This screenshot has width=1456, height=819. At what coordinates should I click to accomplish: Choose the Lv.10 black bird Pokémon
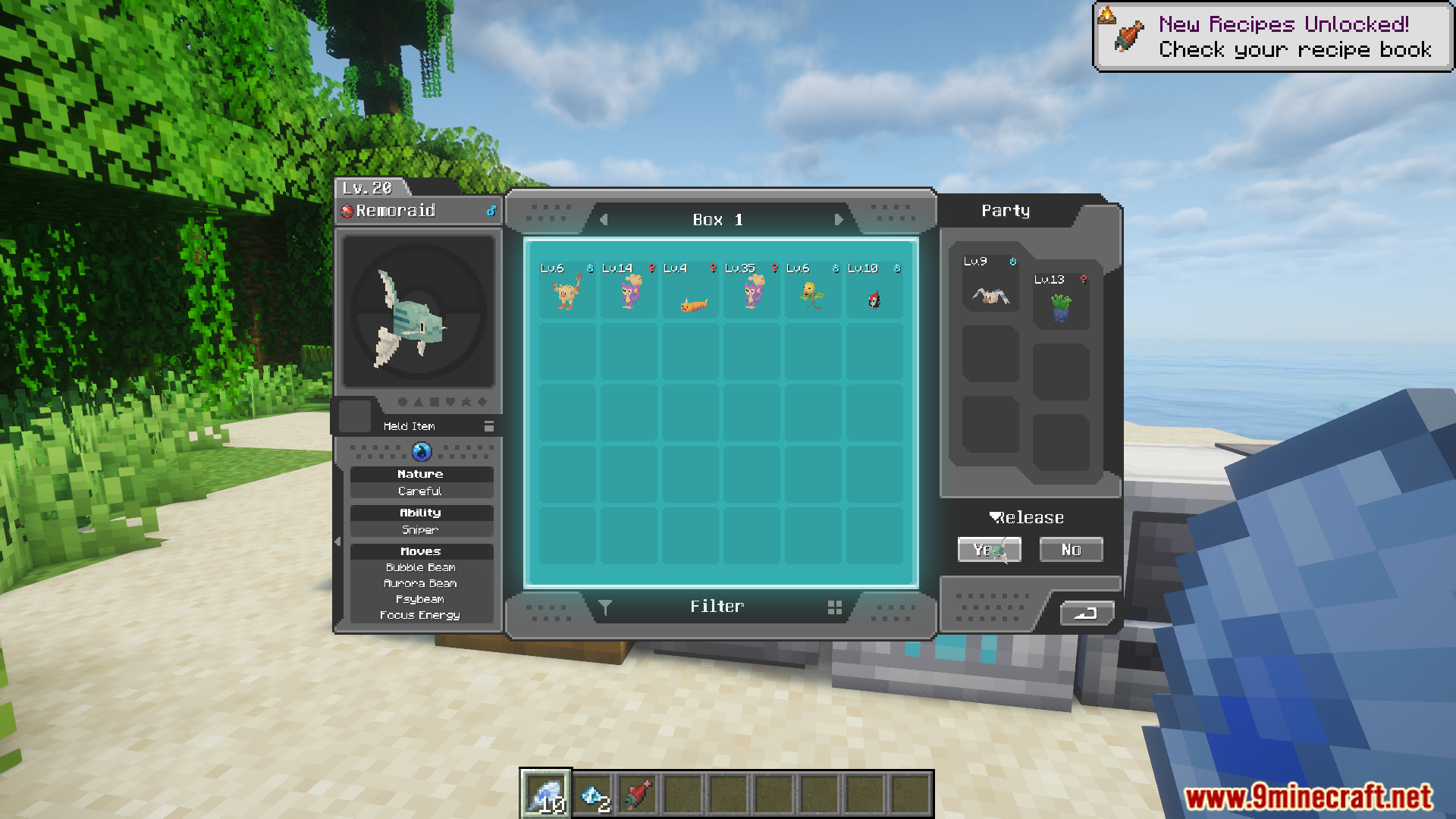874,299
